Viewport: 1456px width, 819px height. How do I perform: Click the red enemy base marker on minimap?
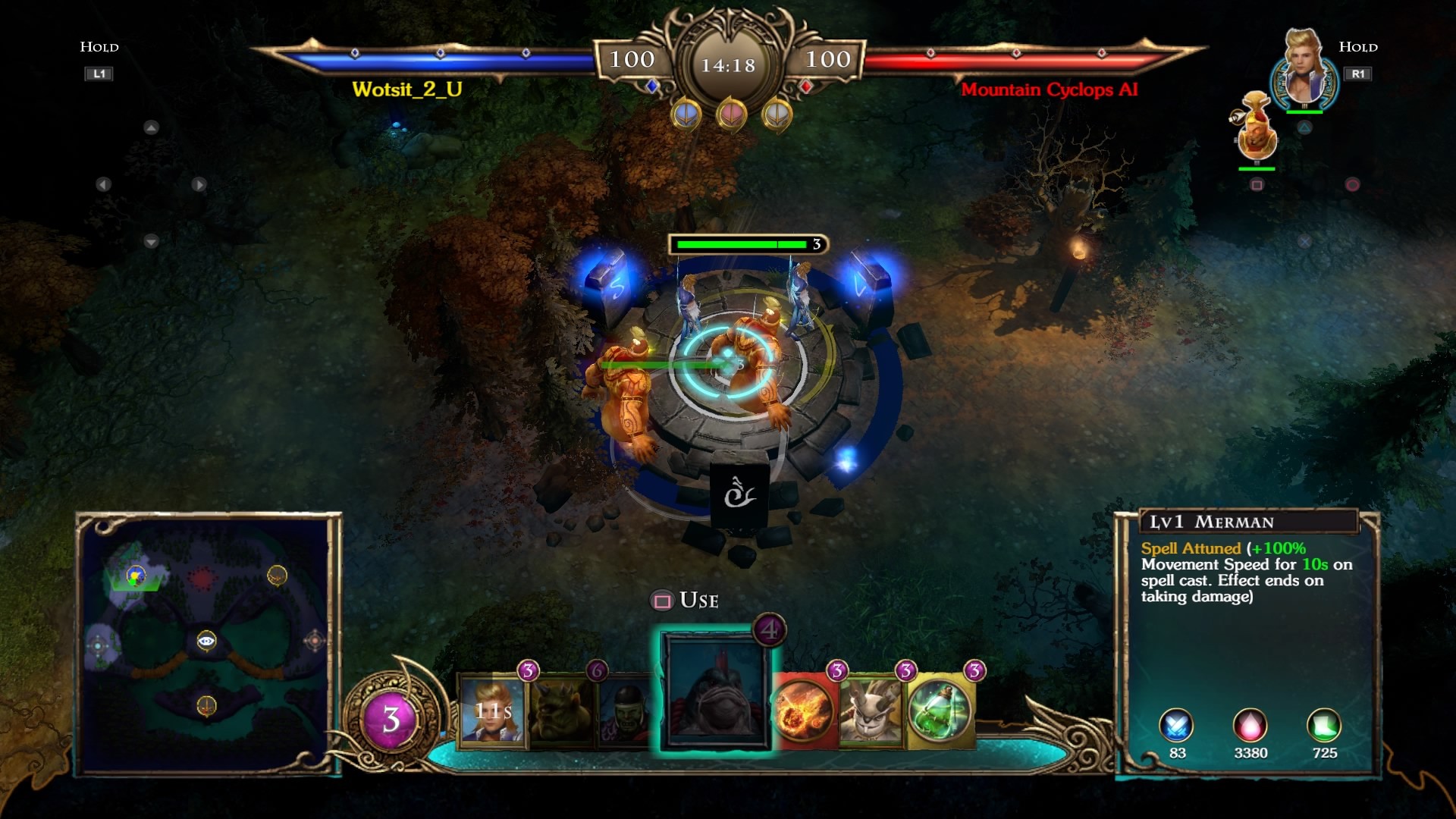pyautogui.click(x=314, y=642)
